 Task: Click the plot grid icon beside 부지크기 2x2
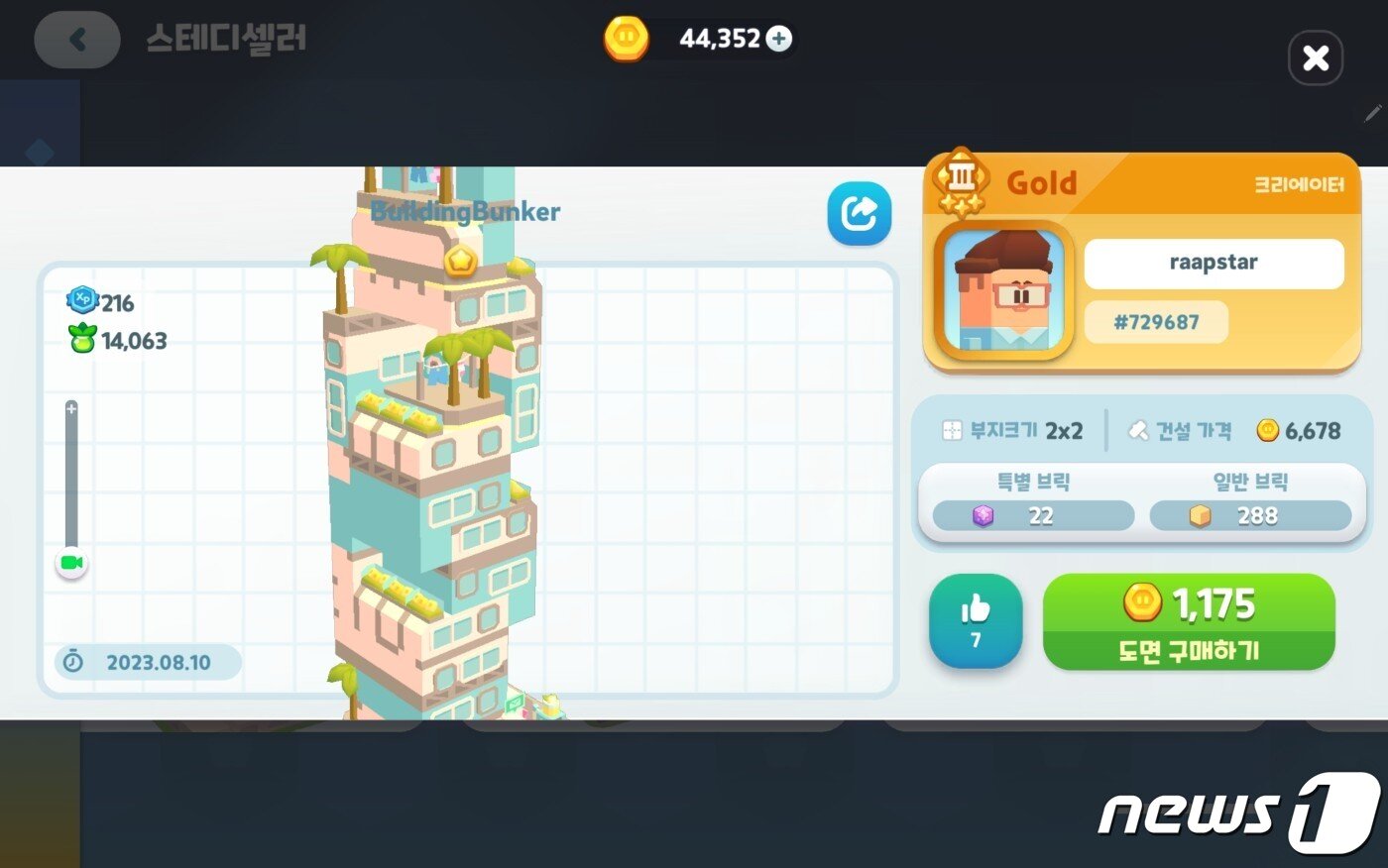[953, 430]
